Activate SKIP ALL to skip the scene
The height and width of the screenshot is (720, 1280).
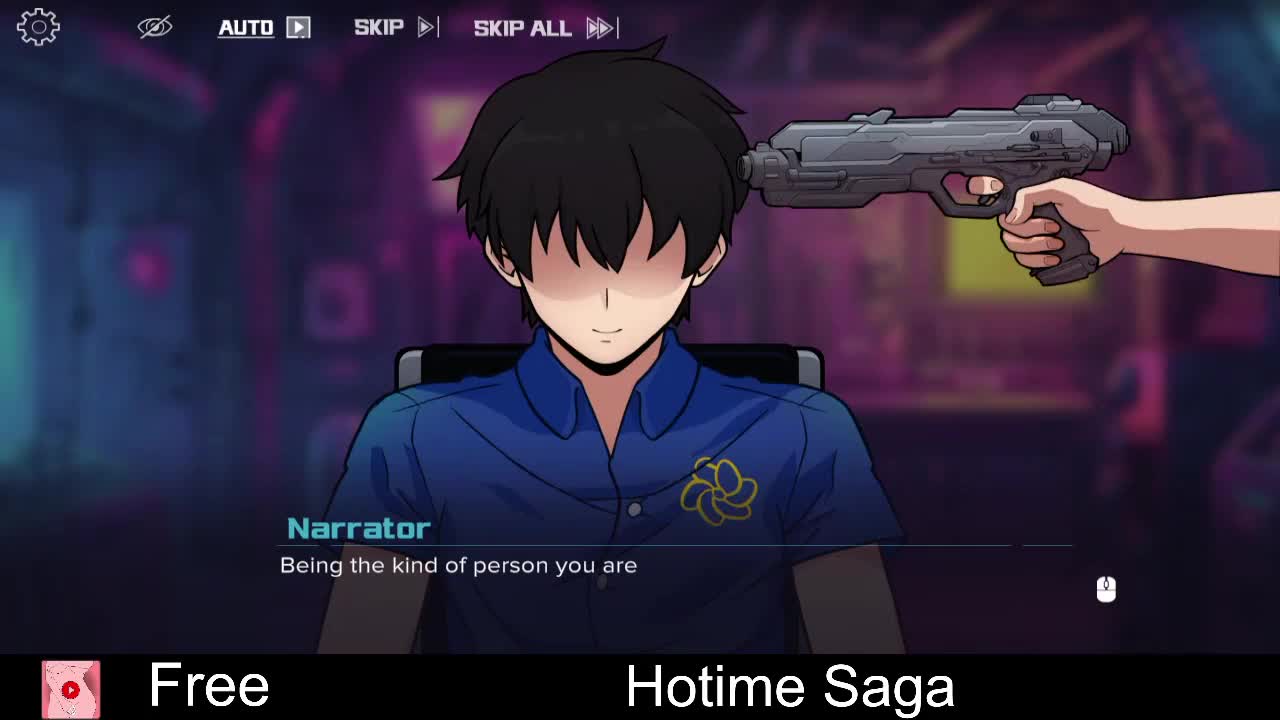(x=545, y=27)
